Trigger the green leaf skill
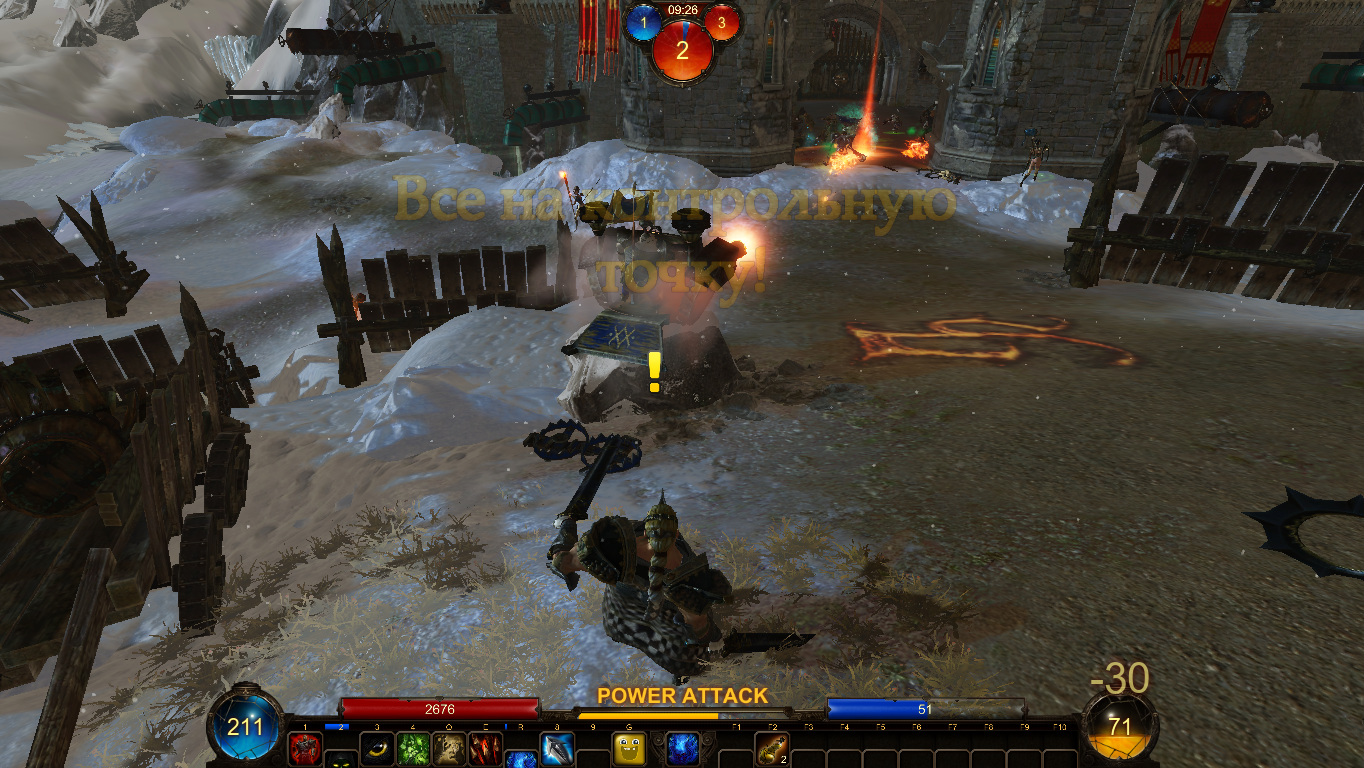1364x768 pixels. [413, 748]
